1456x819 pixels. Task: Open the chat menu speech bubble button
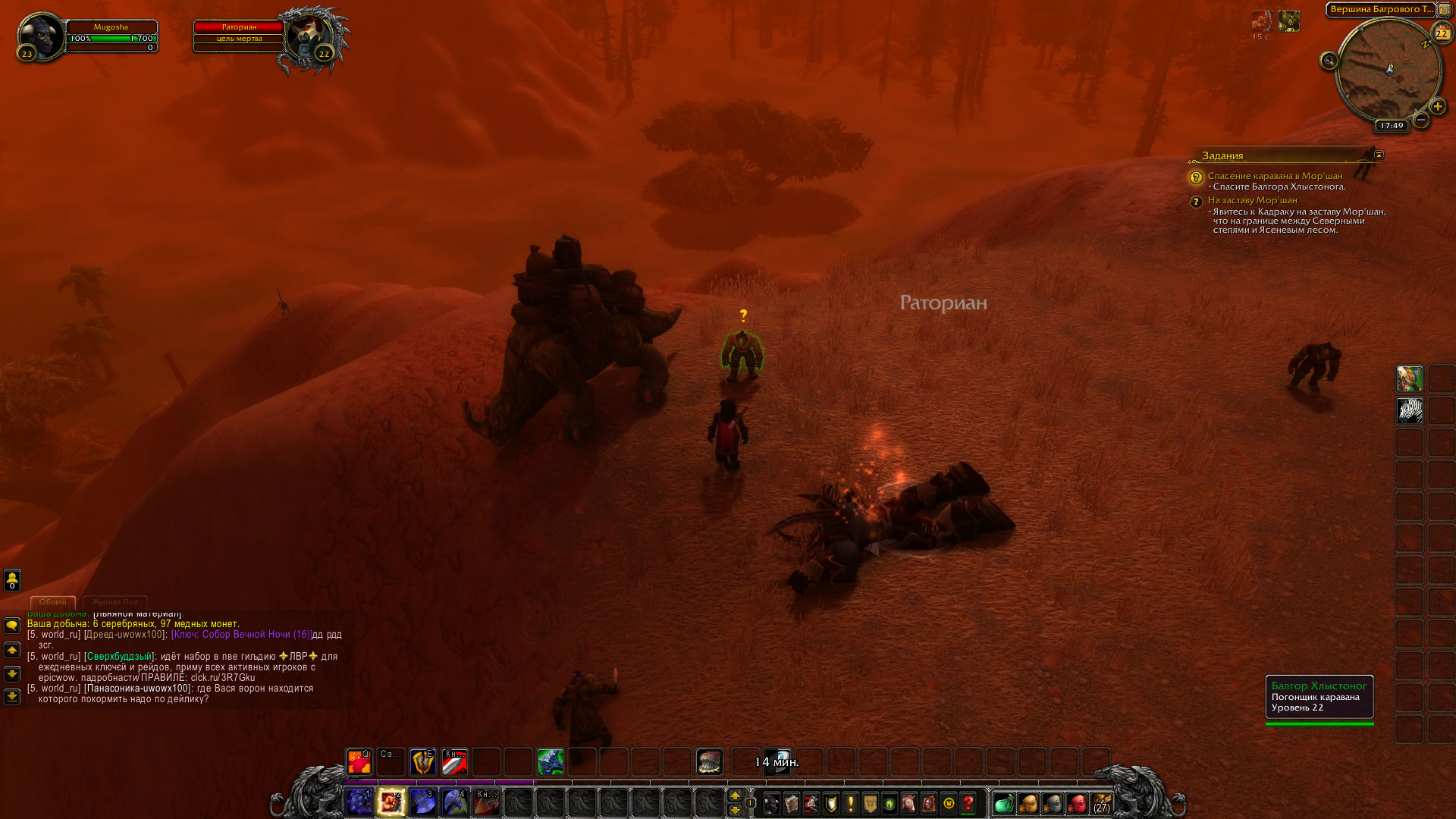(12, 626)
